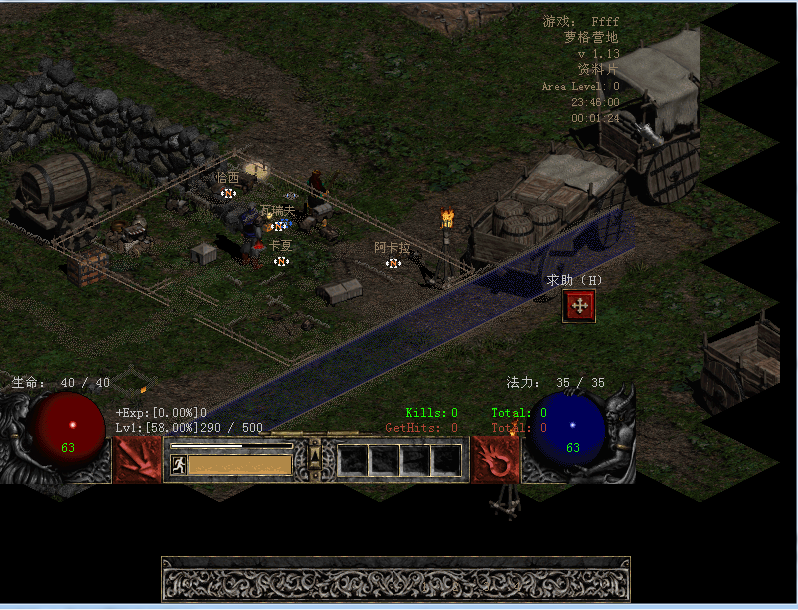Expand the mini panel arrow button
This screenshot has width=798, height=610.
314,459
